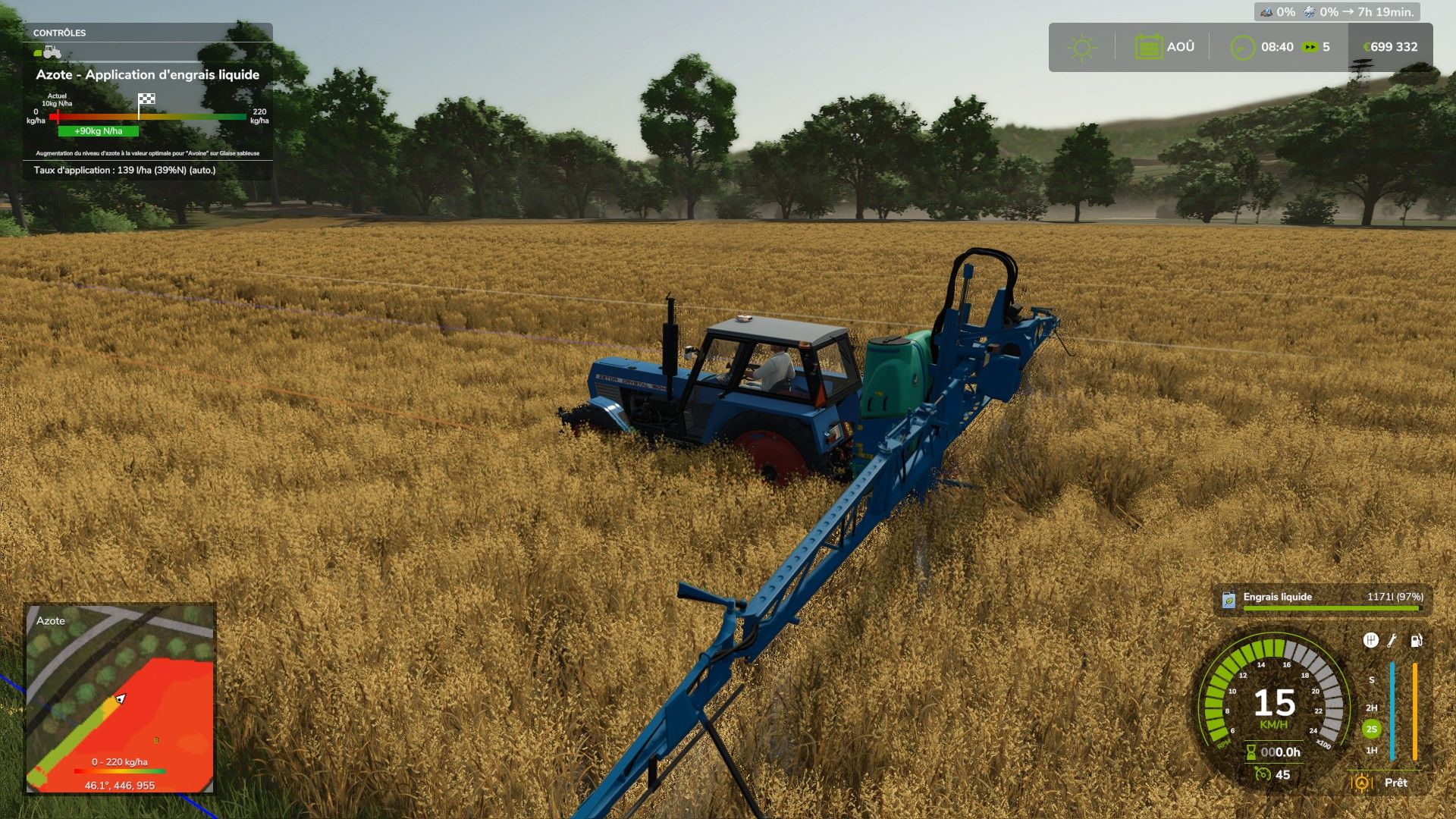Viewport: 1456px width, 819px height.
Task: Click the fuel pump icon
Action: 1416,642
